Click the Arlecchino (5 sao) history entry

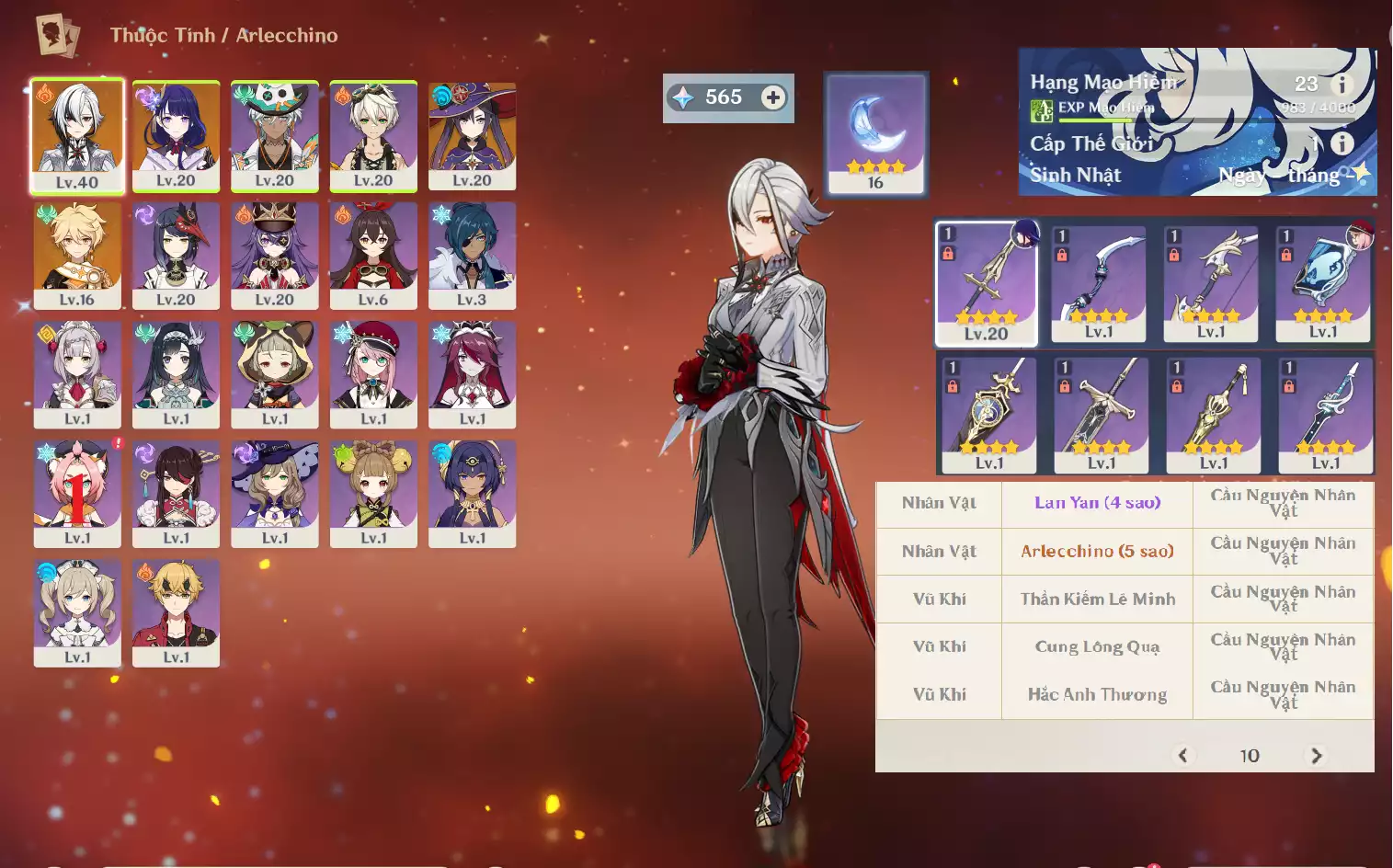(1097, 552)
